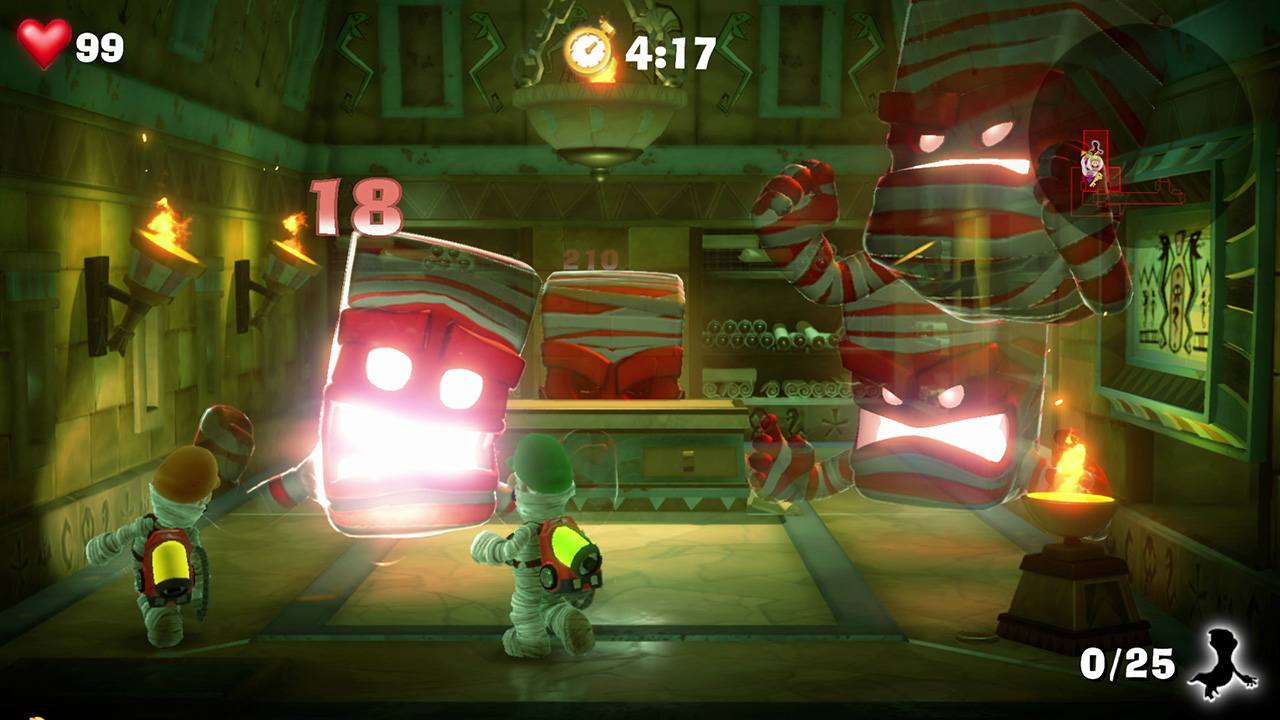
Task: Click the red heart health icon
Action: 44,44
